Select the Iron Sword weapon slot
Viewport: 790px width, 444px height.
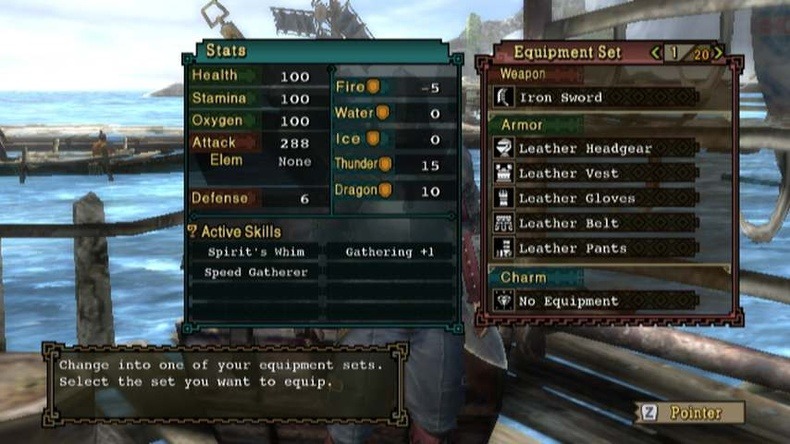click(595, 97)
